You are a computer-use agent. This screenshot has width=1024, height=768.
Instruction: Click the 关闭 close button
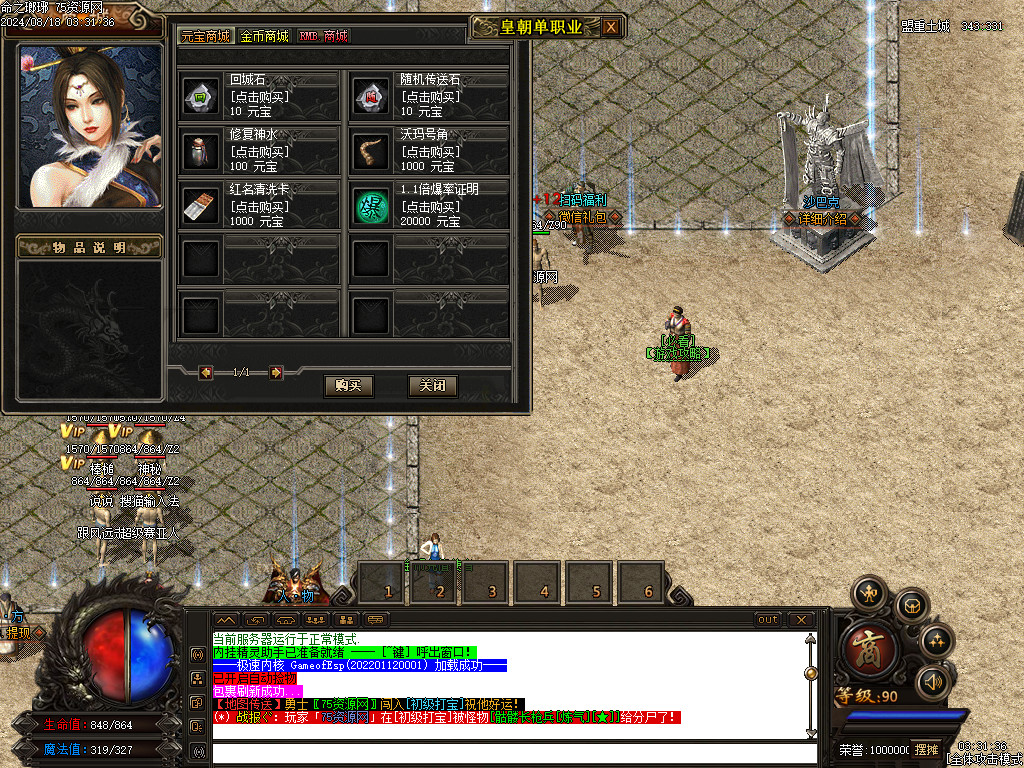point(433,385)
